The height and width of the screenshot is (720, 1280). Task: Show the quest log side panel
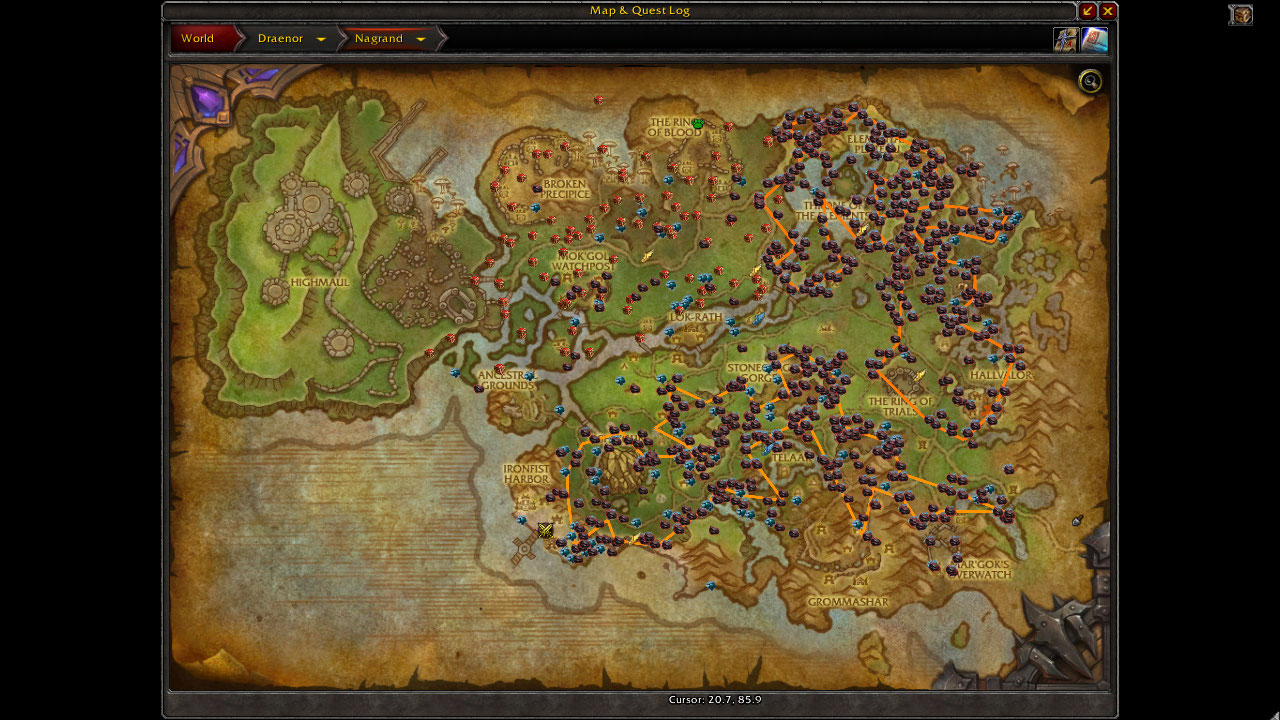1094,40
